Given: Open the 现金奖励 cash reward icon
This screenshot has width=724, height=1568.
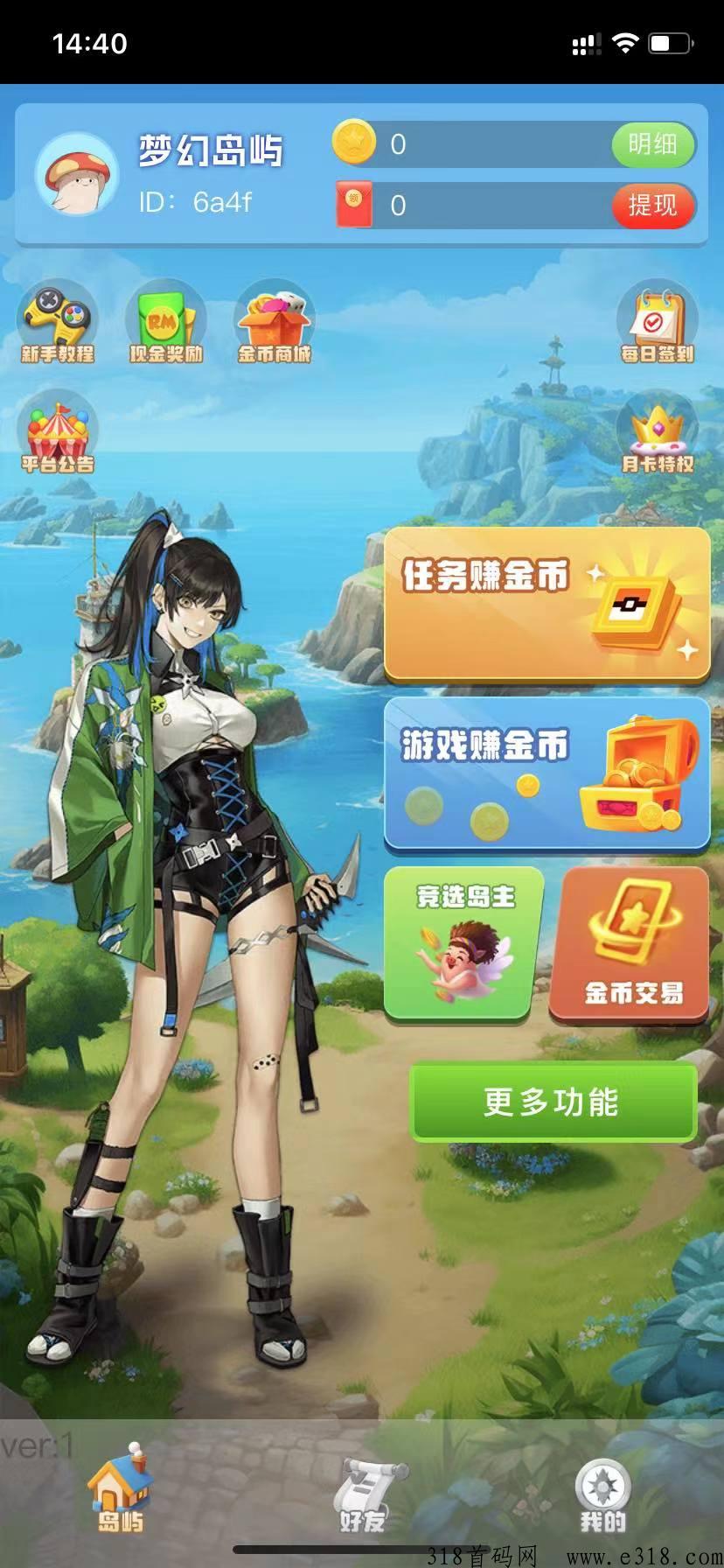Looking at the screenshot, I should tap(165, 325).
